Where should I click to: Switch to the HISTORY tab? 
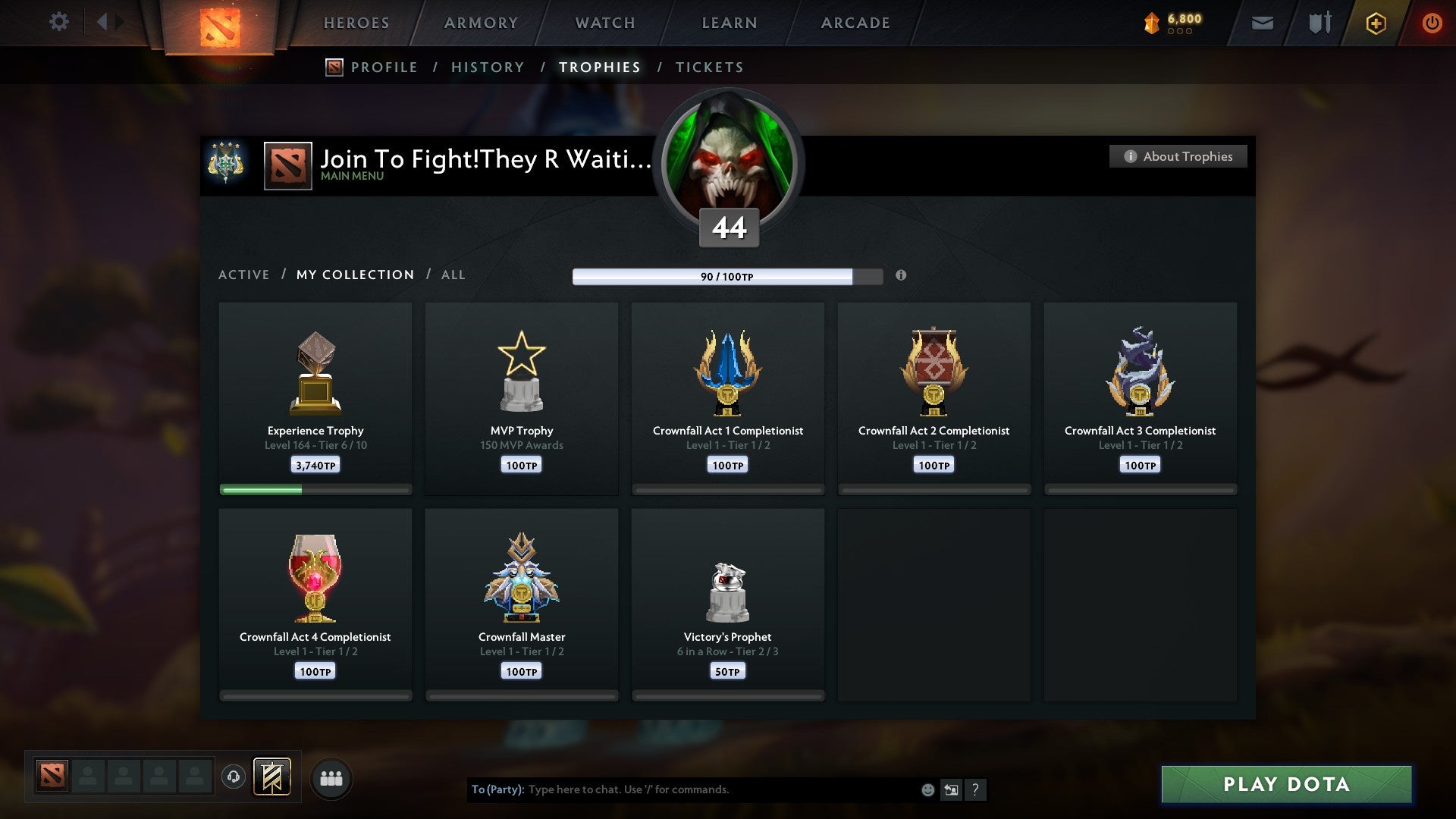488,67
